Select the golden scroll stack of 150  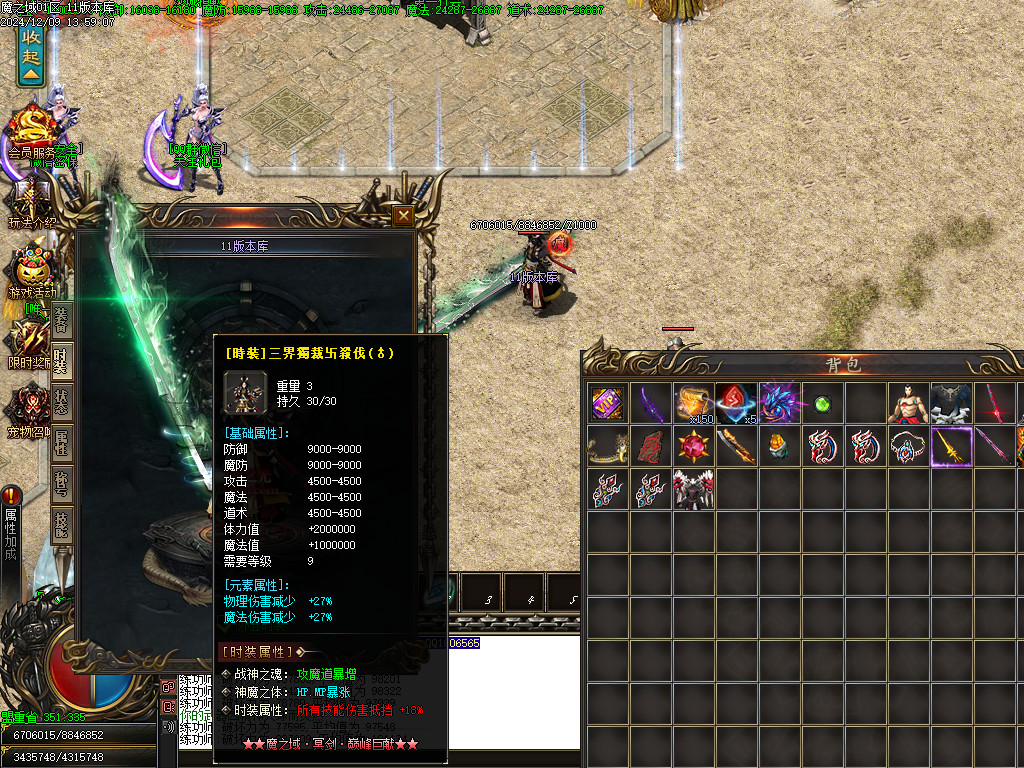pos(693,403)
